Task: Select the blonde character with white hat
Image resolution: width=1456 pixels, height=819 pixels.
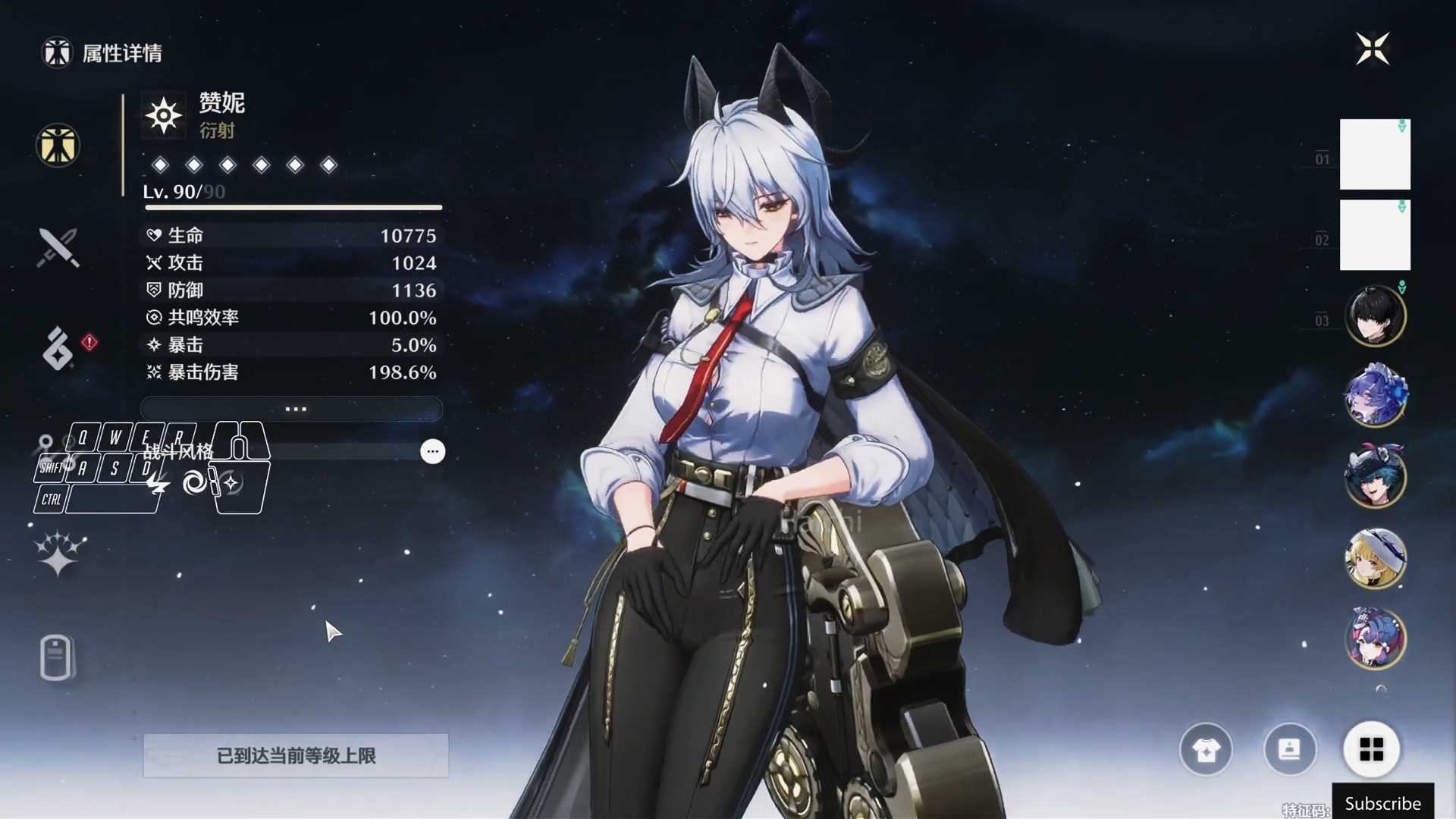Action: click(1374, 557)
